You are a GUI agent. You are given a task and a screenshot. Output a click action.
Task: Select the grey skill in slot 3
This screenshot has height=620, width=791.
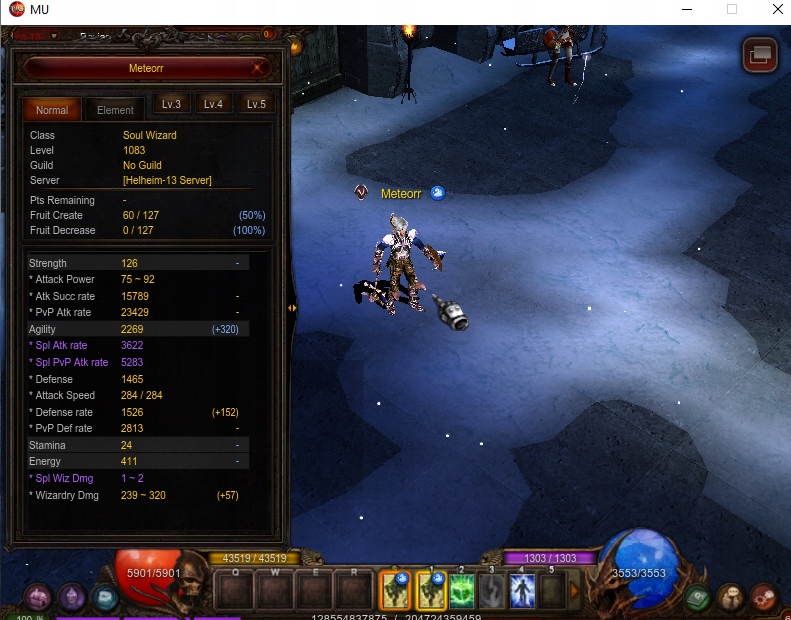pyautogui.click(x=492, y=590)
